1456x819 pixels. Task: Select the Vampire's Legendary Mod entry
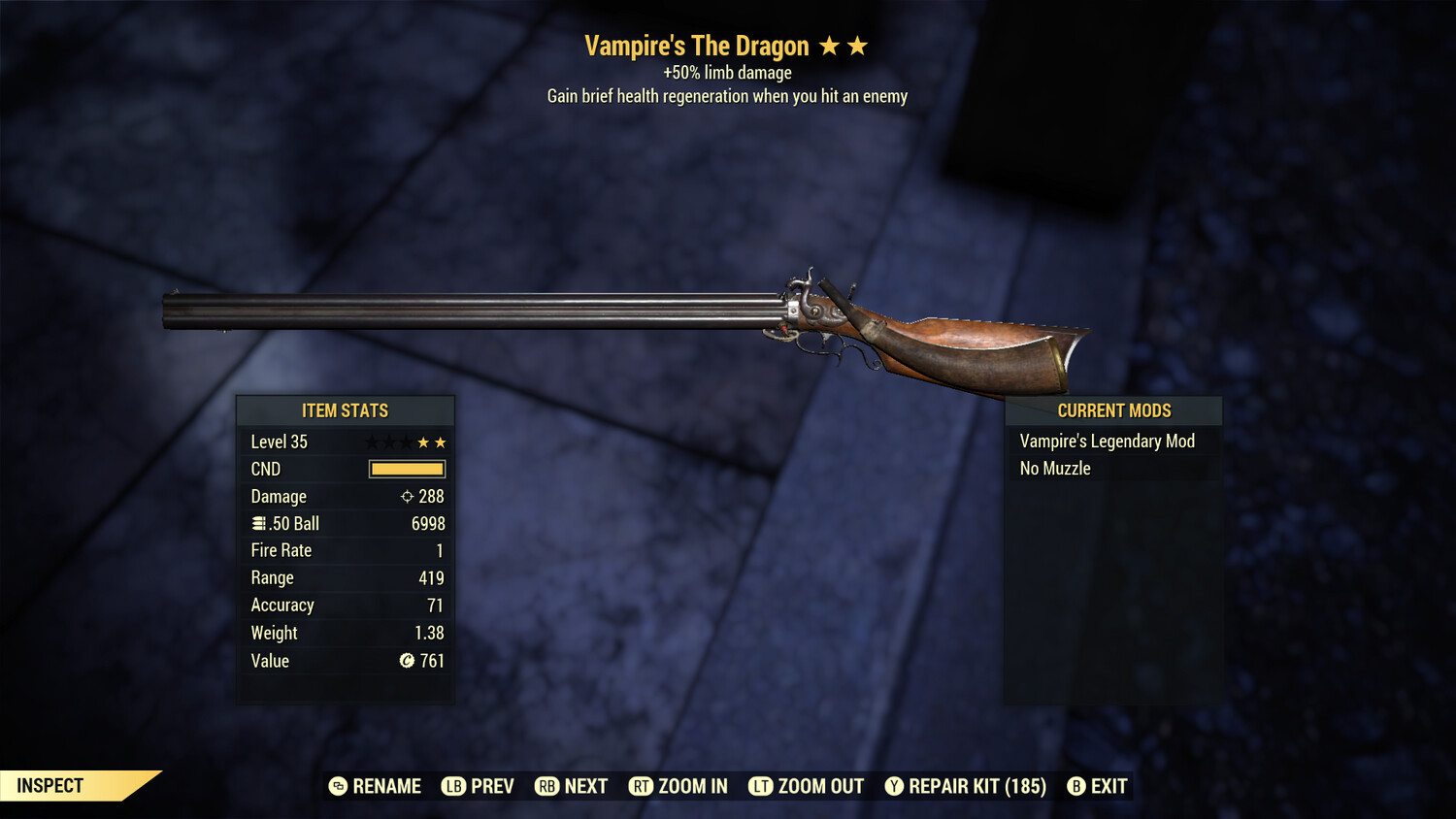click(x=1107, y=441)
